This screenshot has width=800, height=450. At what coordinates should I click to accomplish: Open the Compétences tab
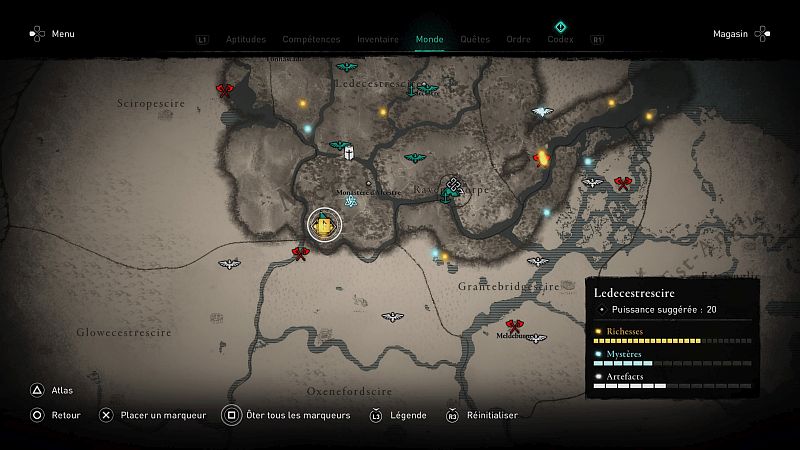[311, 40]
